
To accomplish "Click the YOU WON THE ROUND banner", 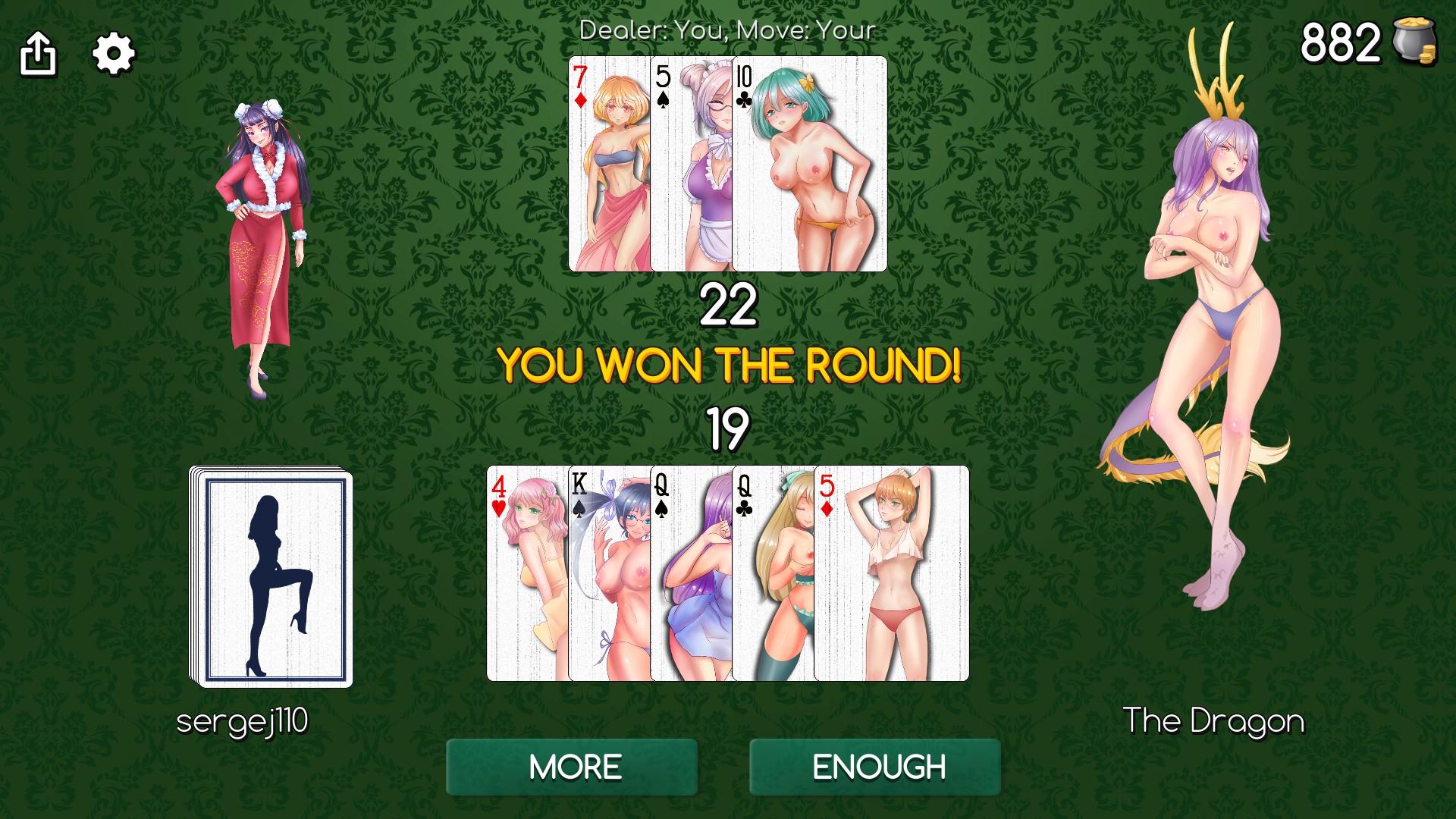I will click(730, 368).
